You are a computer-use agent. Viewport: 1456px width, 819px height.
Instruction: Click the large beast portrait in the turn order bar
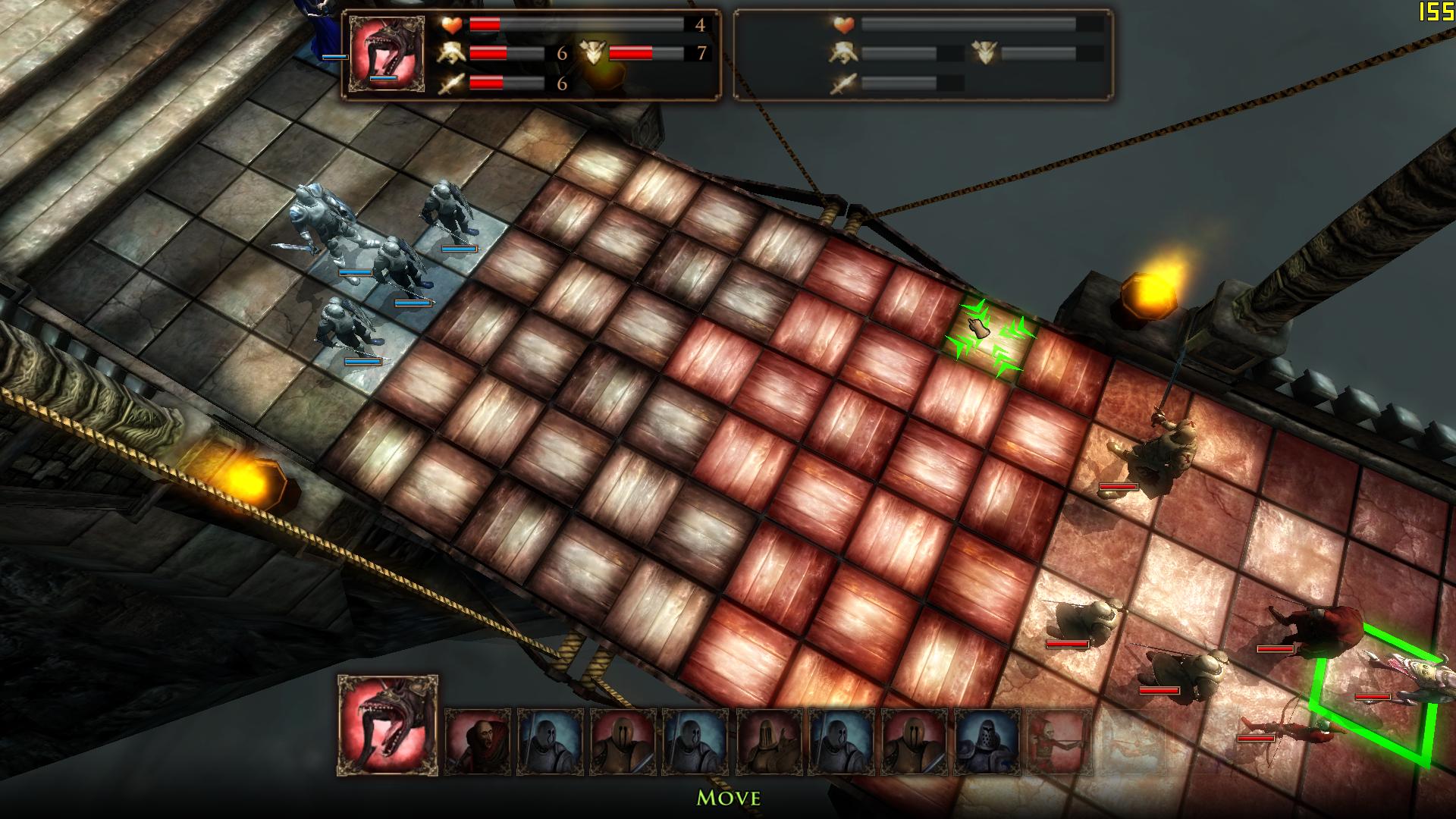[388, 725]
